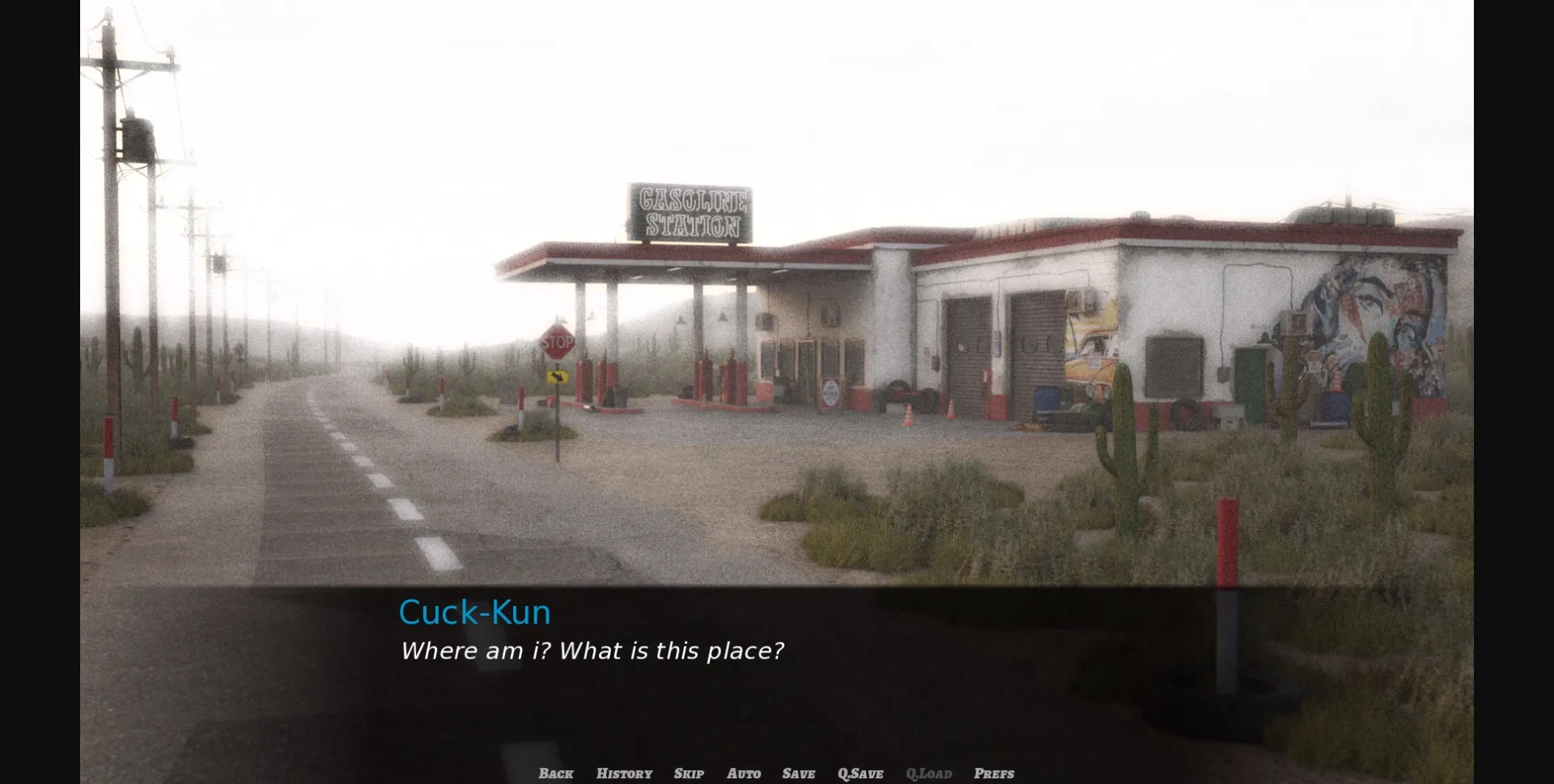Open the Prefs settings menu
The image size is (1554, 784).
click(x=994, y=773)
